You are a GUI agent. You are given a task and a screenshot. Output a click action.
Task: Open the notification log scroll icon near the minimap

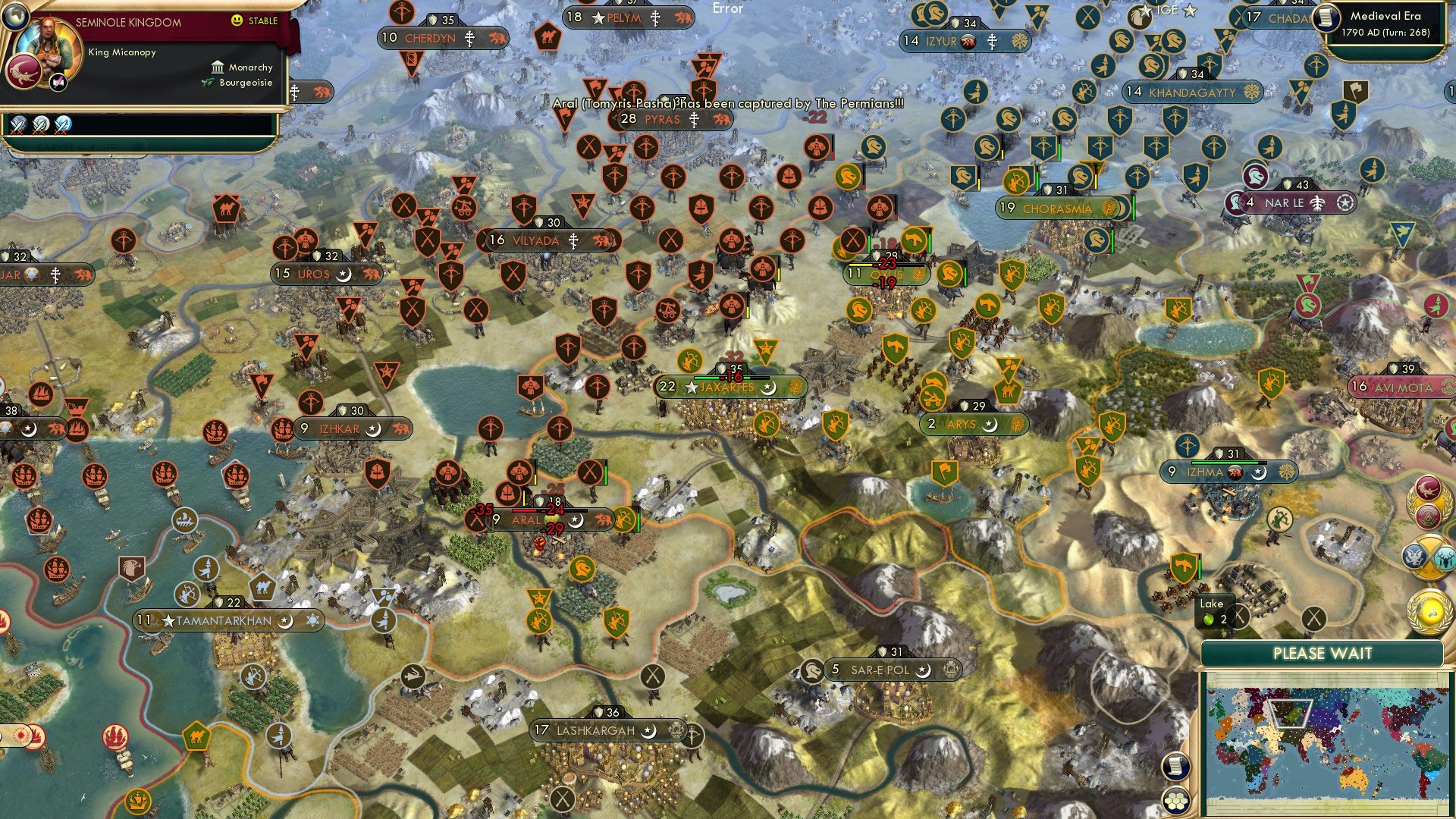1175,766
